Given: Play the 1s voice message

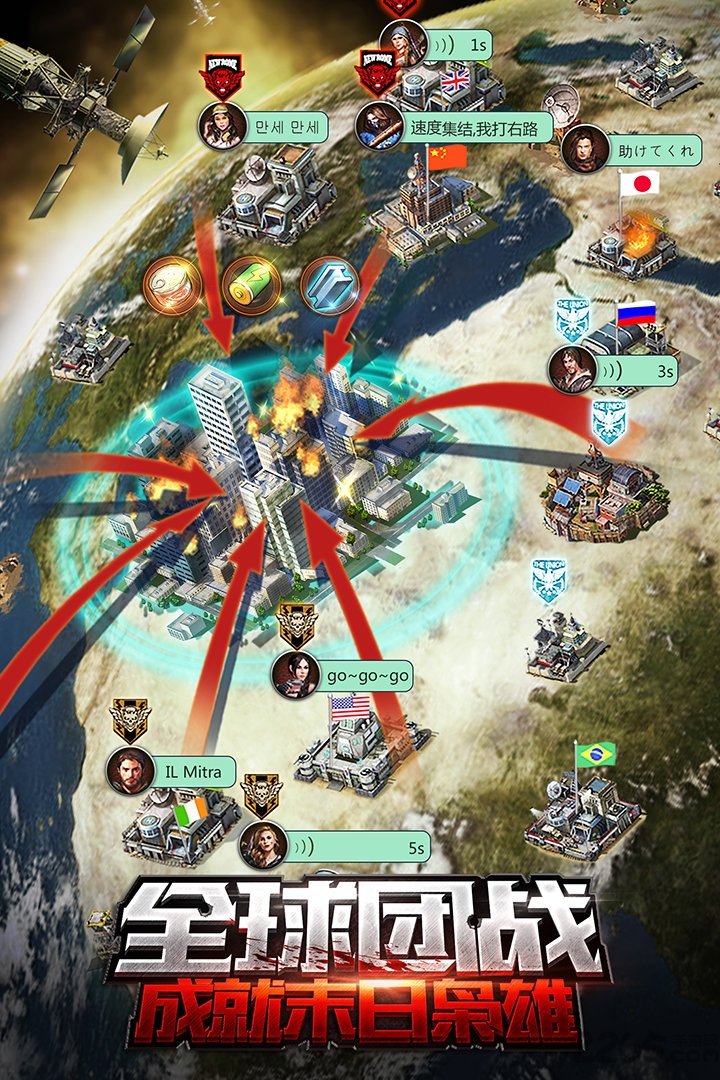Looking at the screenshot, I should tap(459, 46).
